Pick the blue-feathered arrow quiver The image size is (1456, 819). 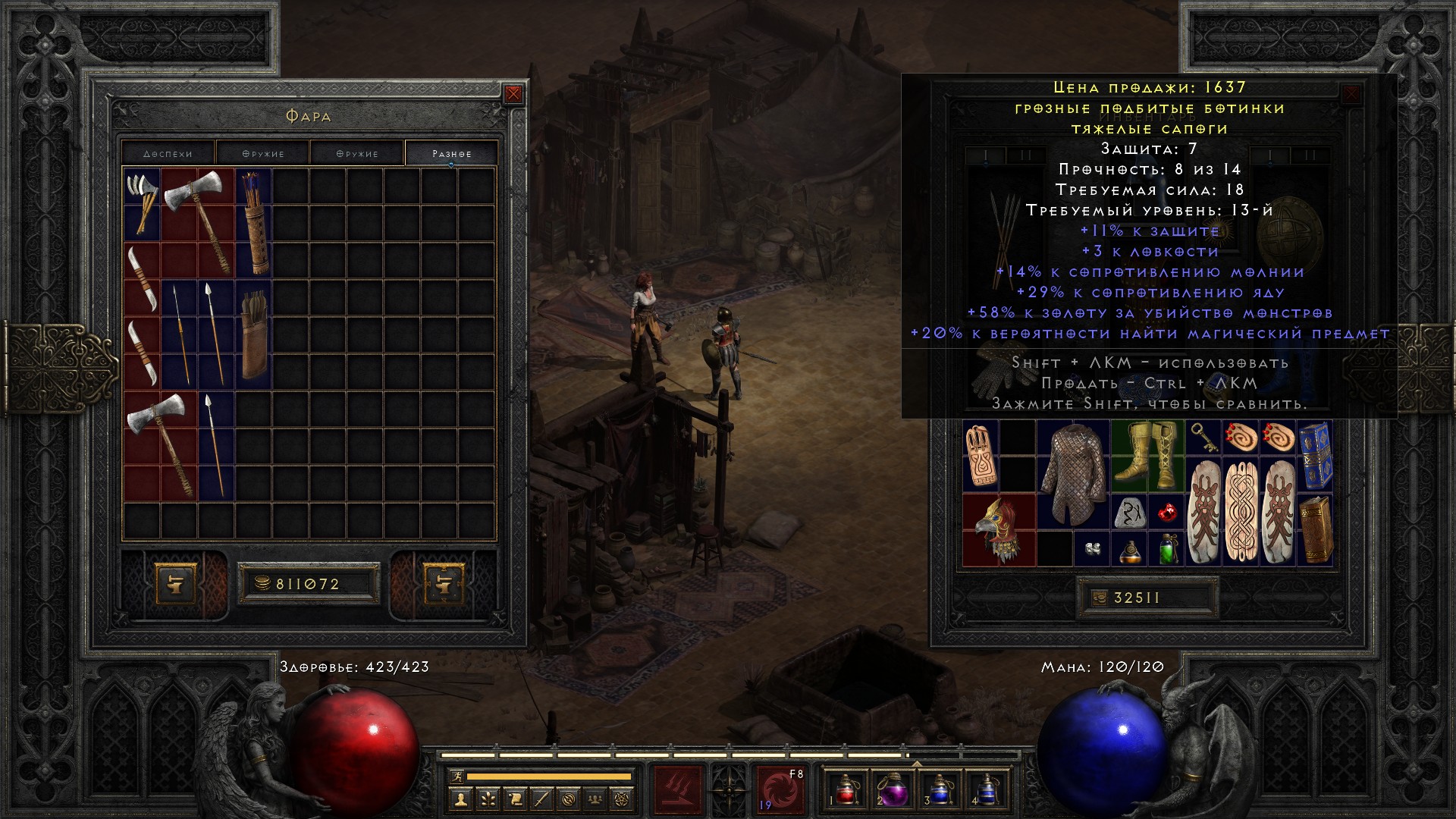tap(253, 221)
